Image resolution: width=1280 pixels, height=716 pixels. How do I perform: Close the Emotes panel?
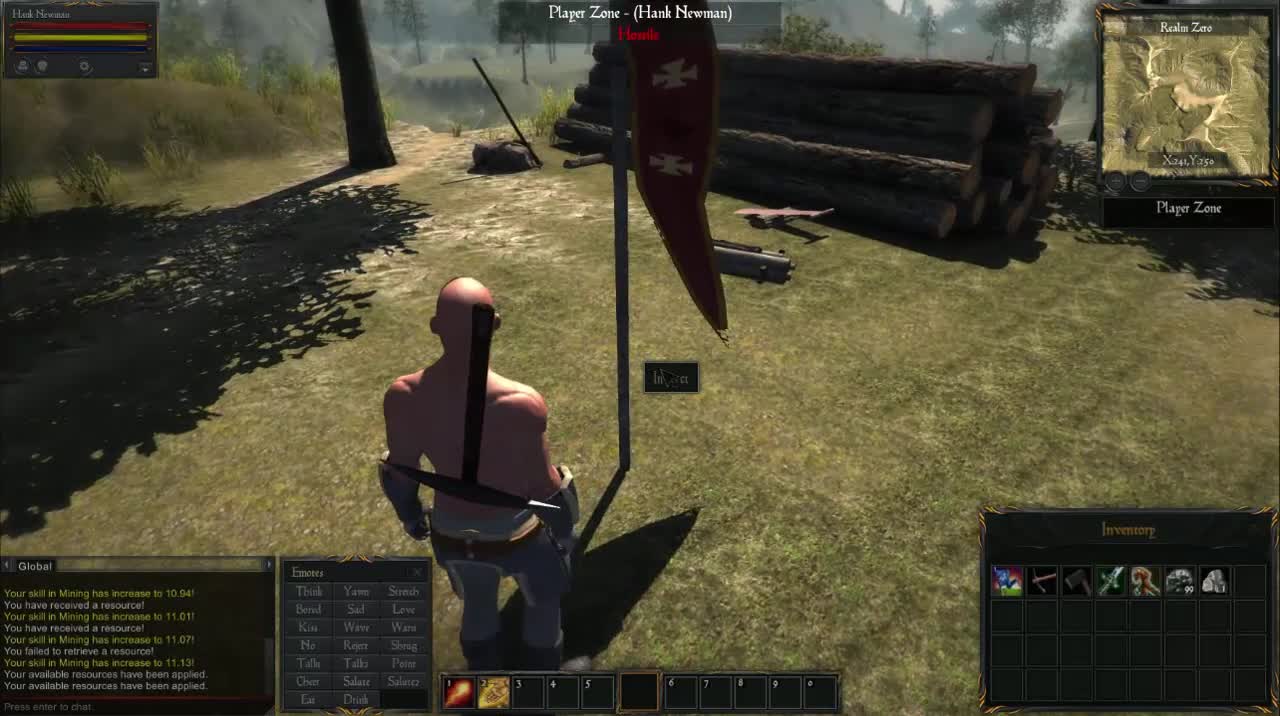point(417,573)
